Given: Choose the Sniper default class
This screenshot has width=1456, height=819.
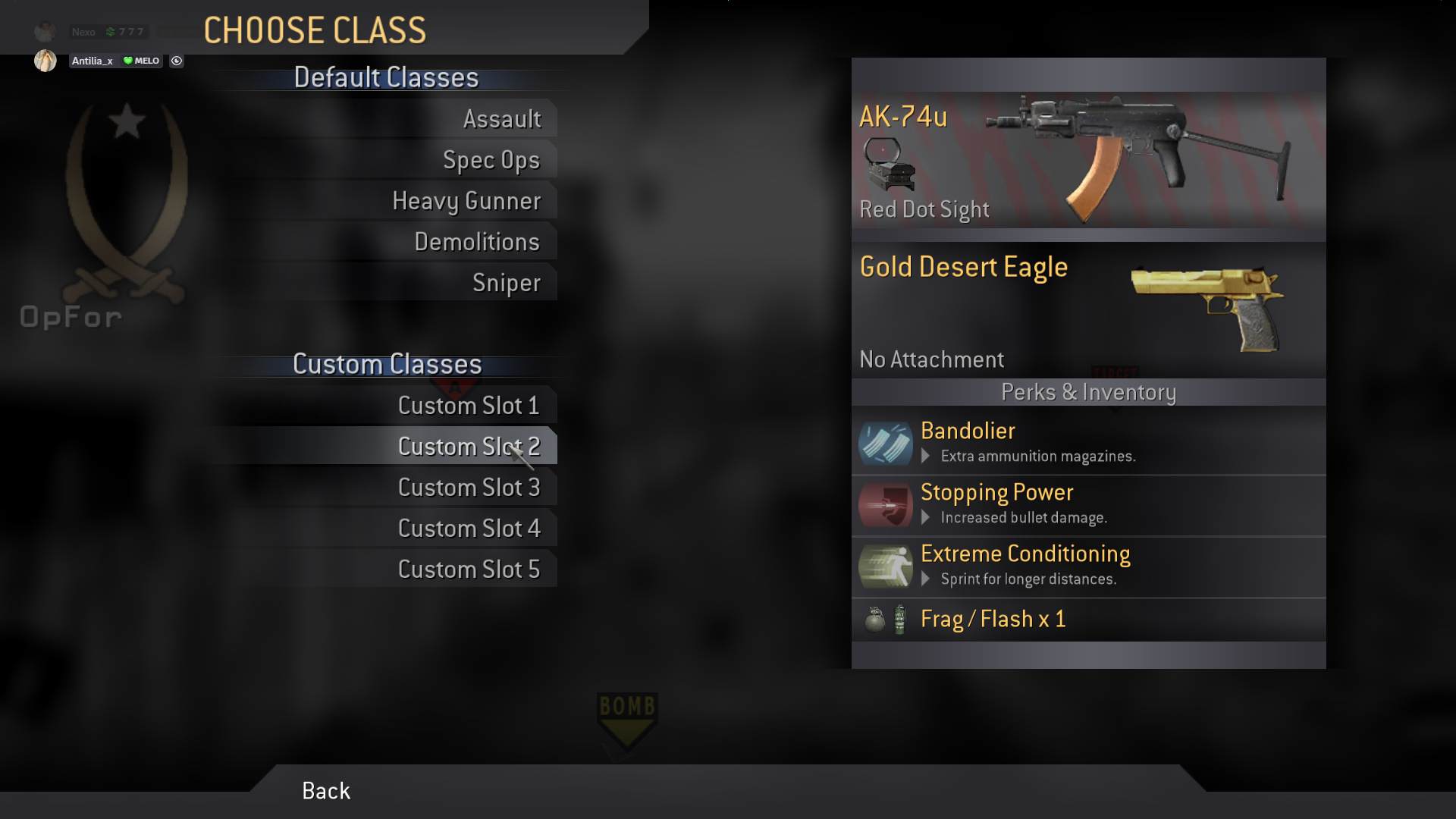Looking at the screenshot, I should 506,283.
